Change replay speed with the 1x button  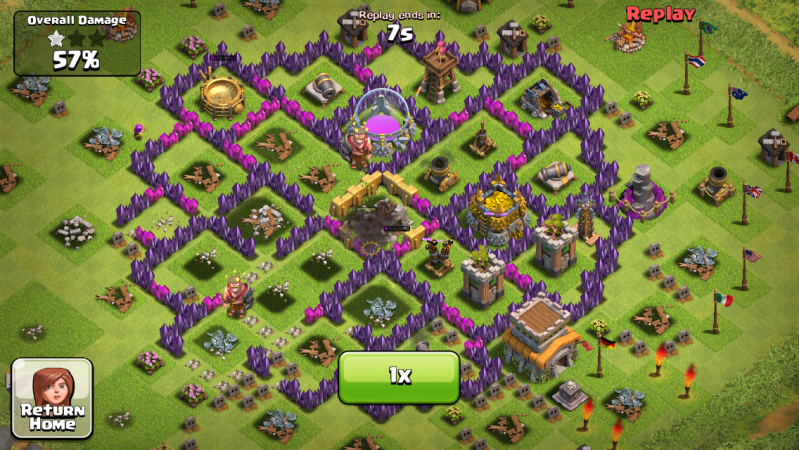(x=399, y=376)
